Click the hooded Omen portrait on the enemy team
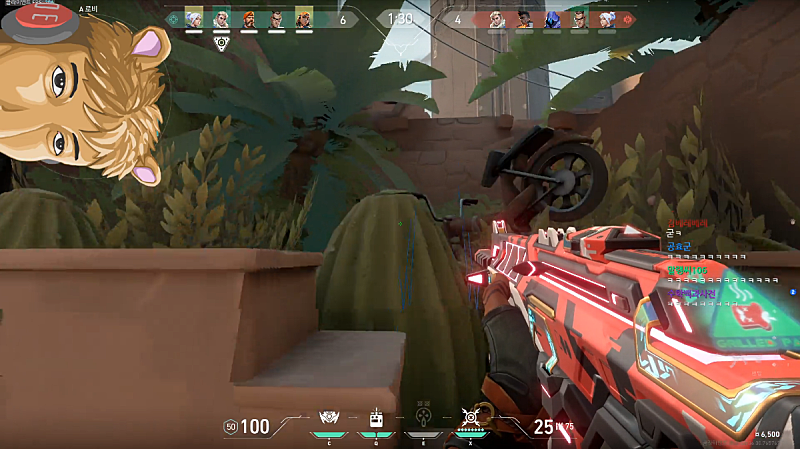Screen dimensions: 800x449 pos(551,18)
